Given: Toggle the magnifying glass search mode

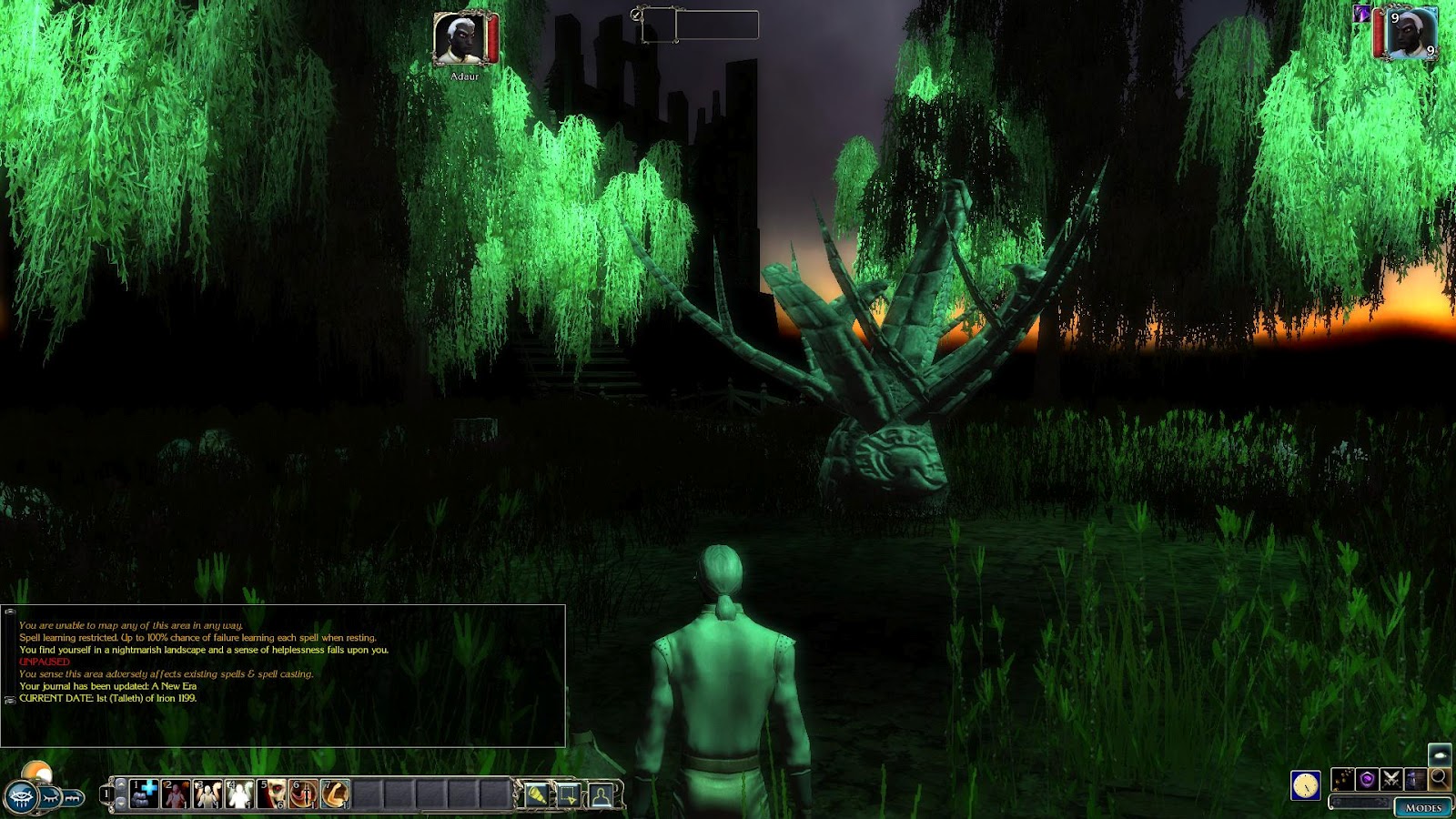Looking at the screenshot, I should (x=1439, y=778).
